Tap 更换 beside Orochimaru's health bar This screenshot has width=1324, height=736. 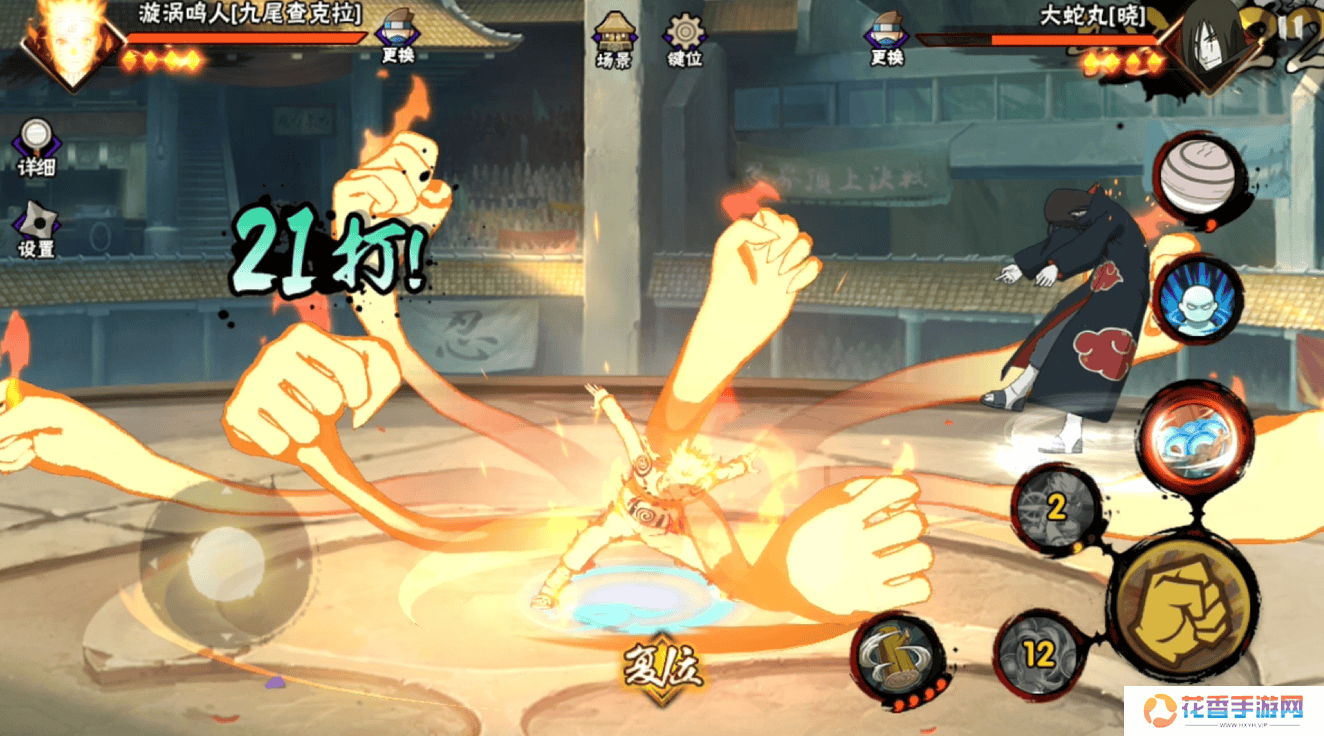[886, 40]
